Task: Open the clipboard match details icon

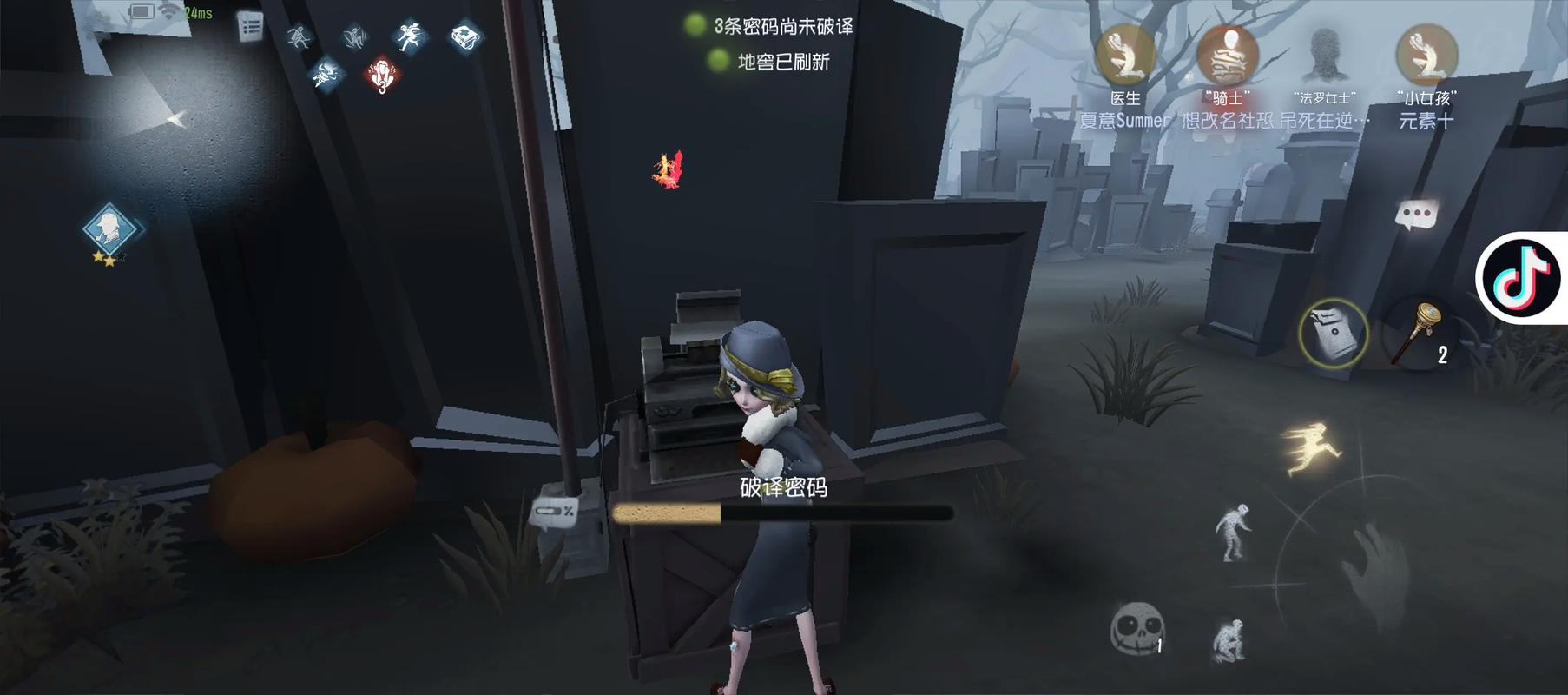Action: pyautogui.click(x=251, y=27)
